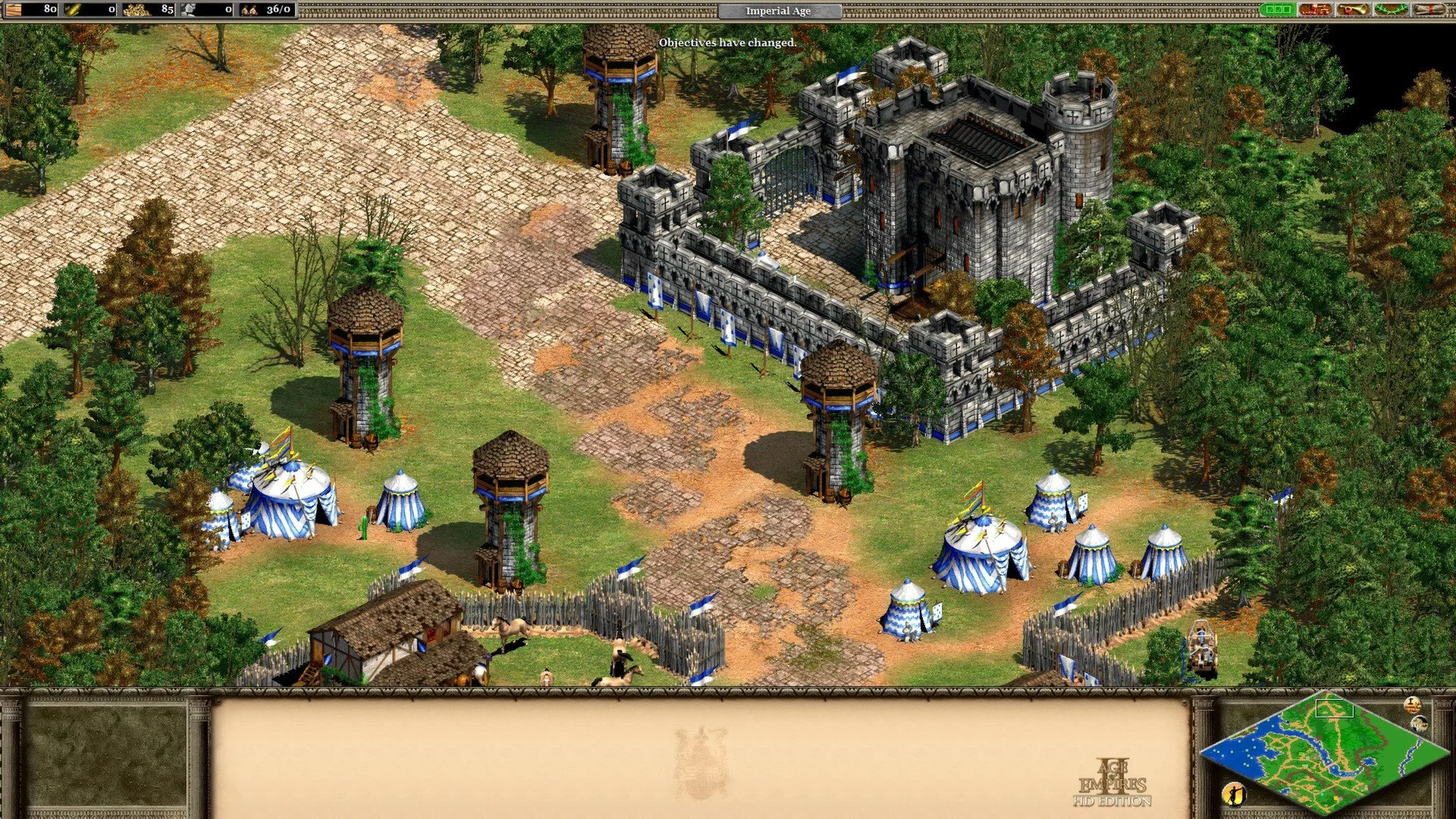Open the in-game Menu scroll icon

(x=1430, y=10)
